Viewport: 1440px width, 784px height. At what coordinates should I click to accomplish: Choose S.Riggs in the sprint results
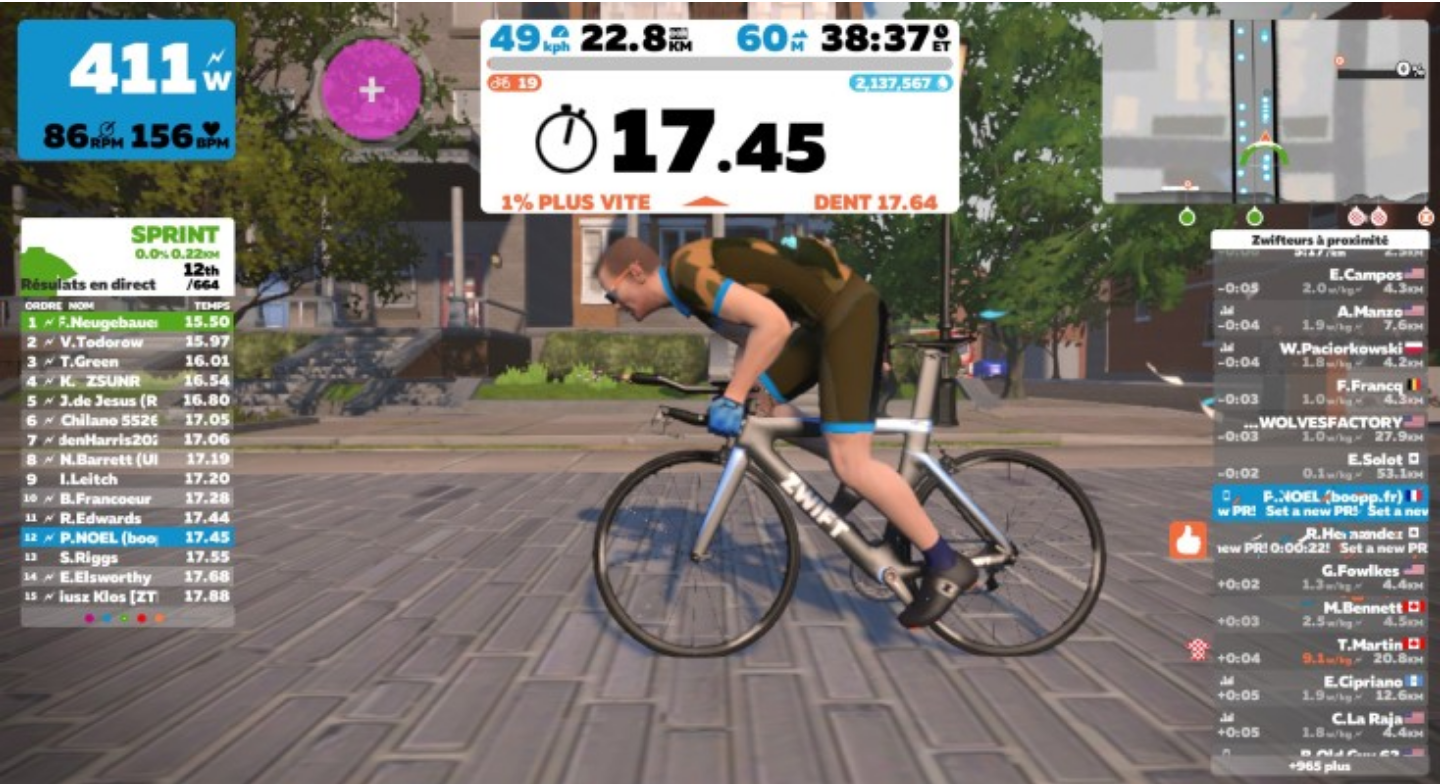pos(127,557)
